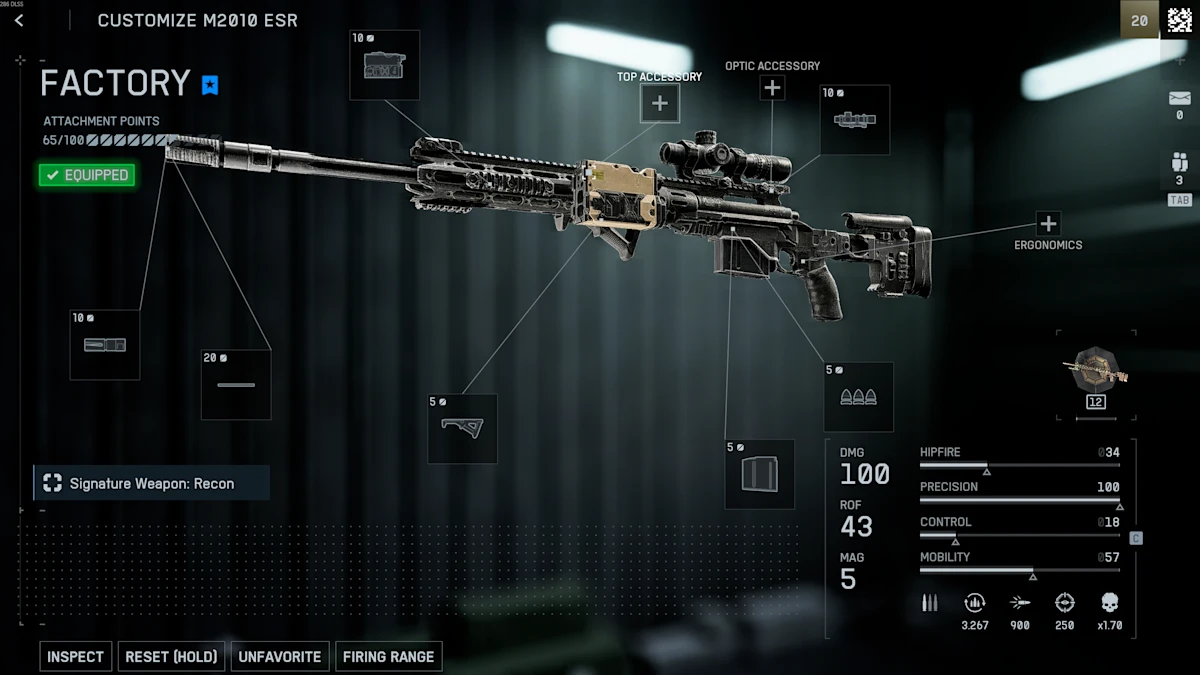This screenshot has width=1200, height=675.
Task: Click Reset (Hold) button
Action: click(171, 657)
